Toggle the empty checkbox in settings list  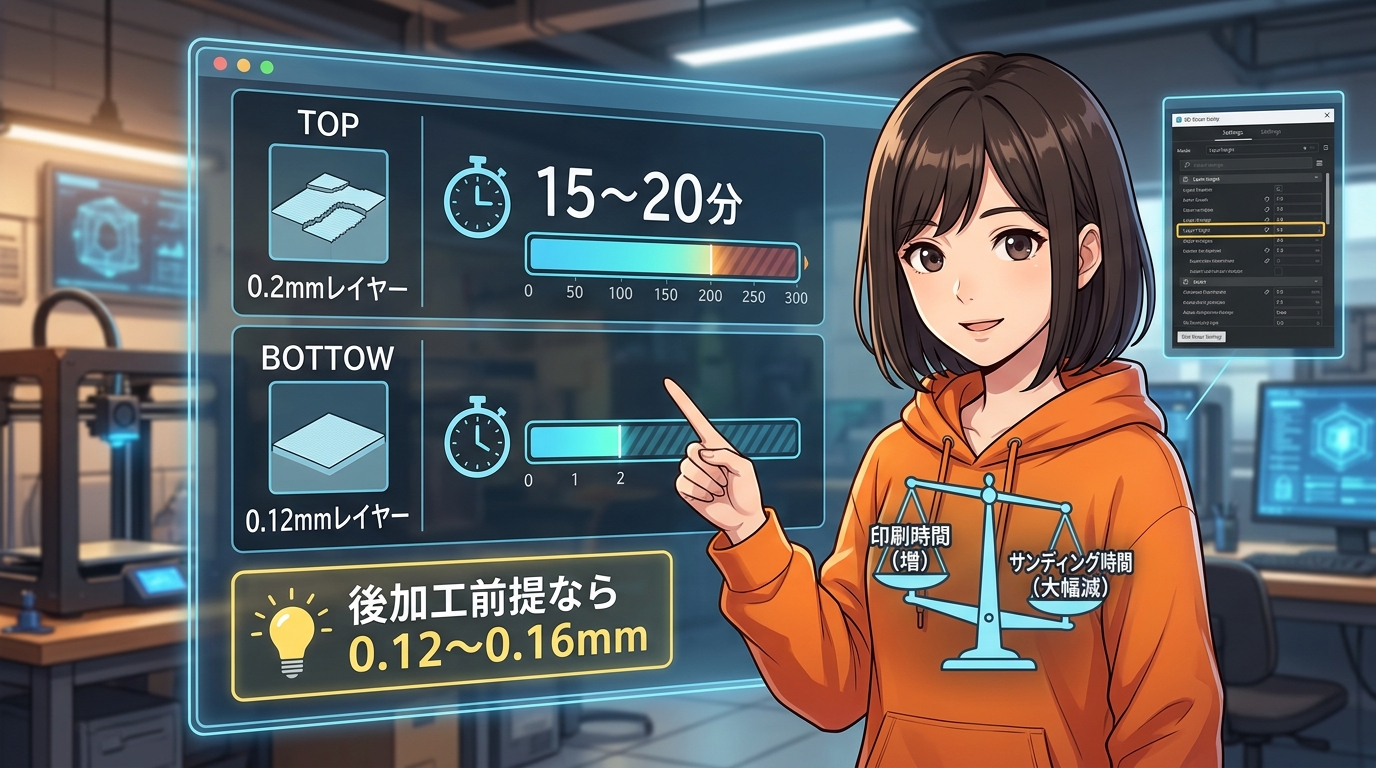(1281, 272)
